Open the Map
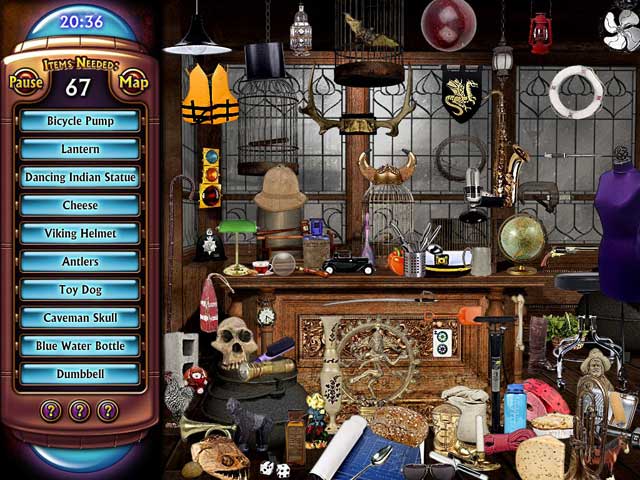The height and width of the screenshot is (480, 640). [133, 82]
